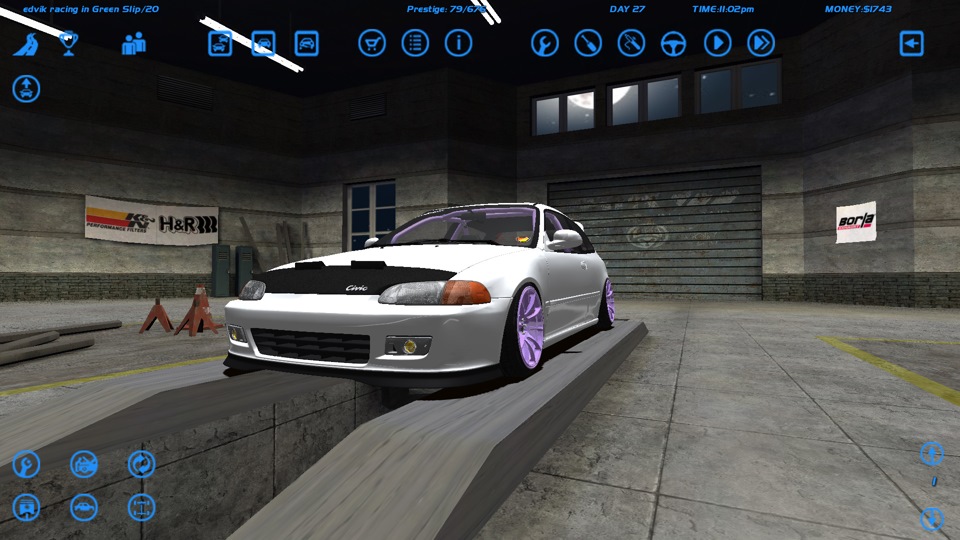The width and height of the screenshot is (960, 540).
Task: Select the screwdriver tool
Action: click(588, 43)
